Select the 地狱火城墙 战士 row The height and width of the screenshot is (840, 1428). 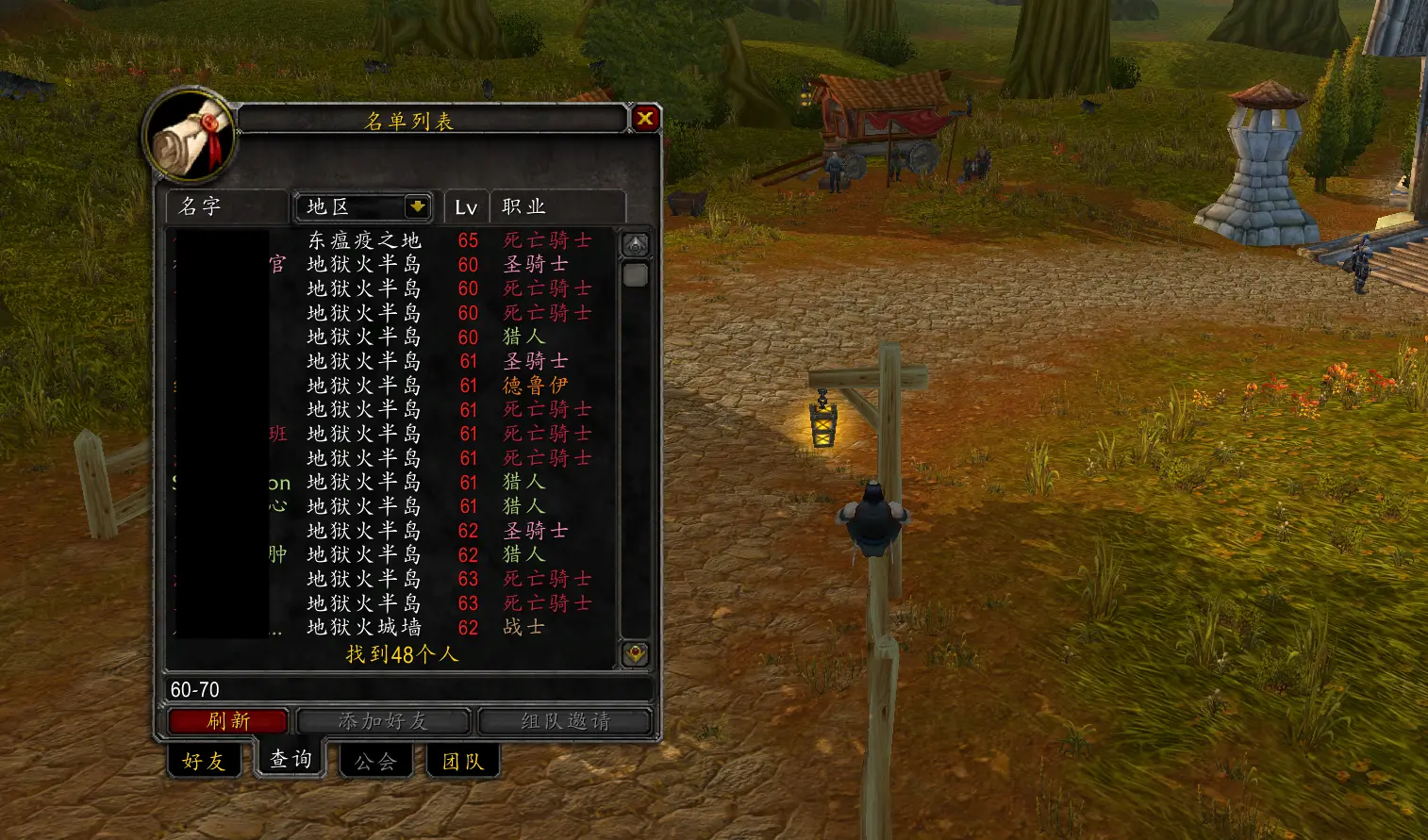coord(391,627)
